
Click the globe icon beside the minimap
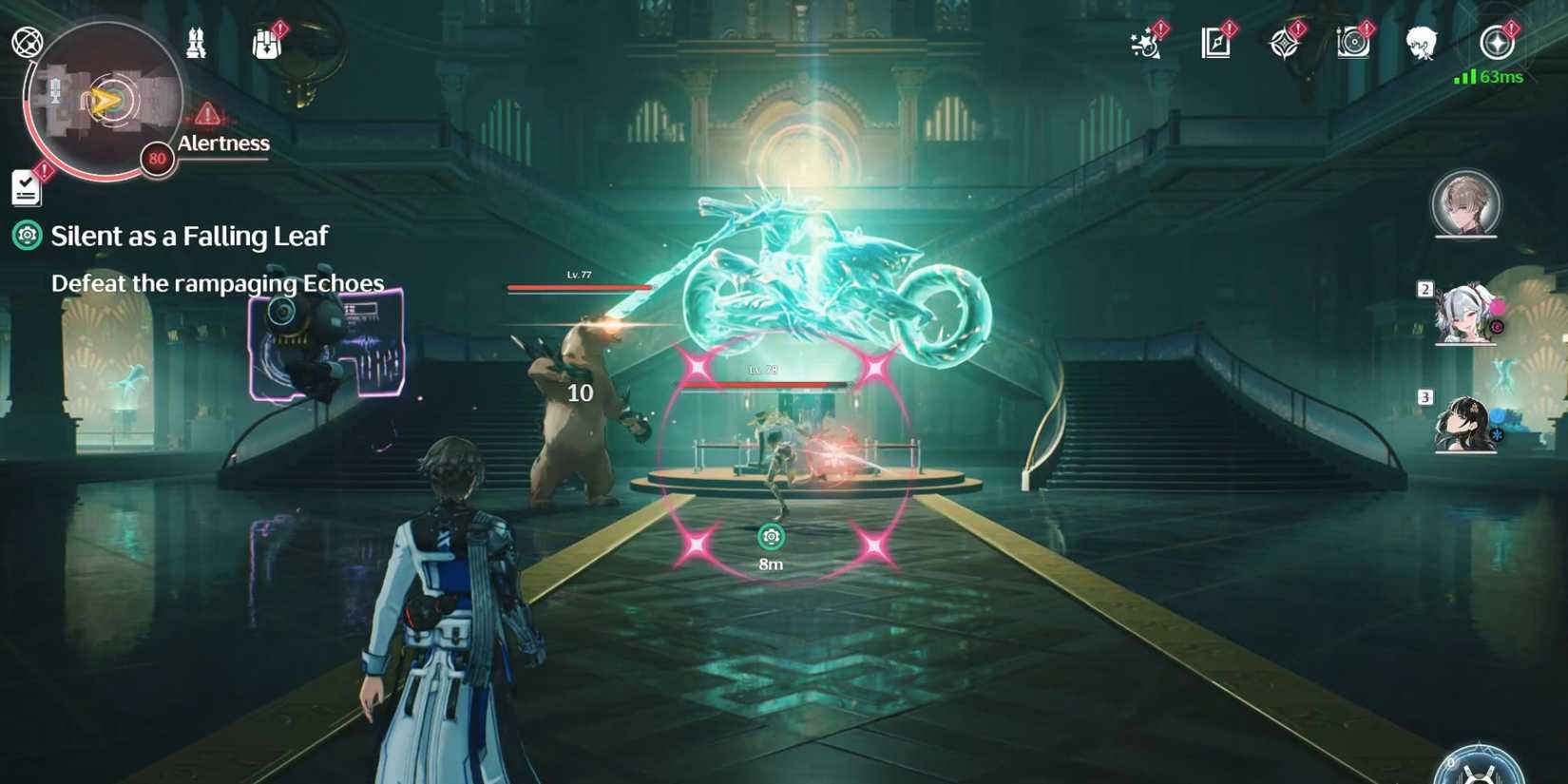click(26, 41)
